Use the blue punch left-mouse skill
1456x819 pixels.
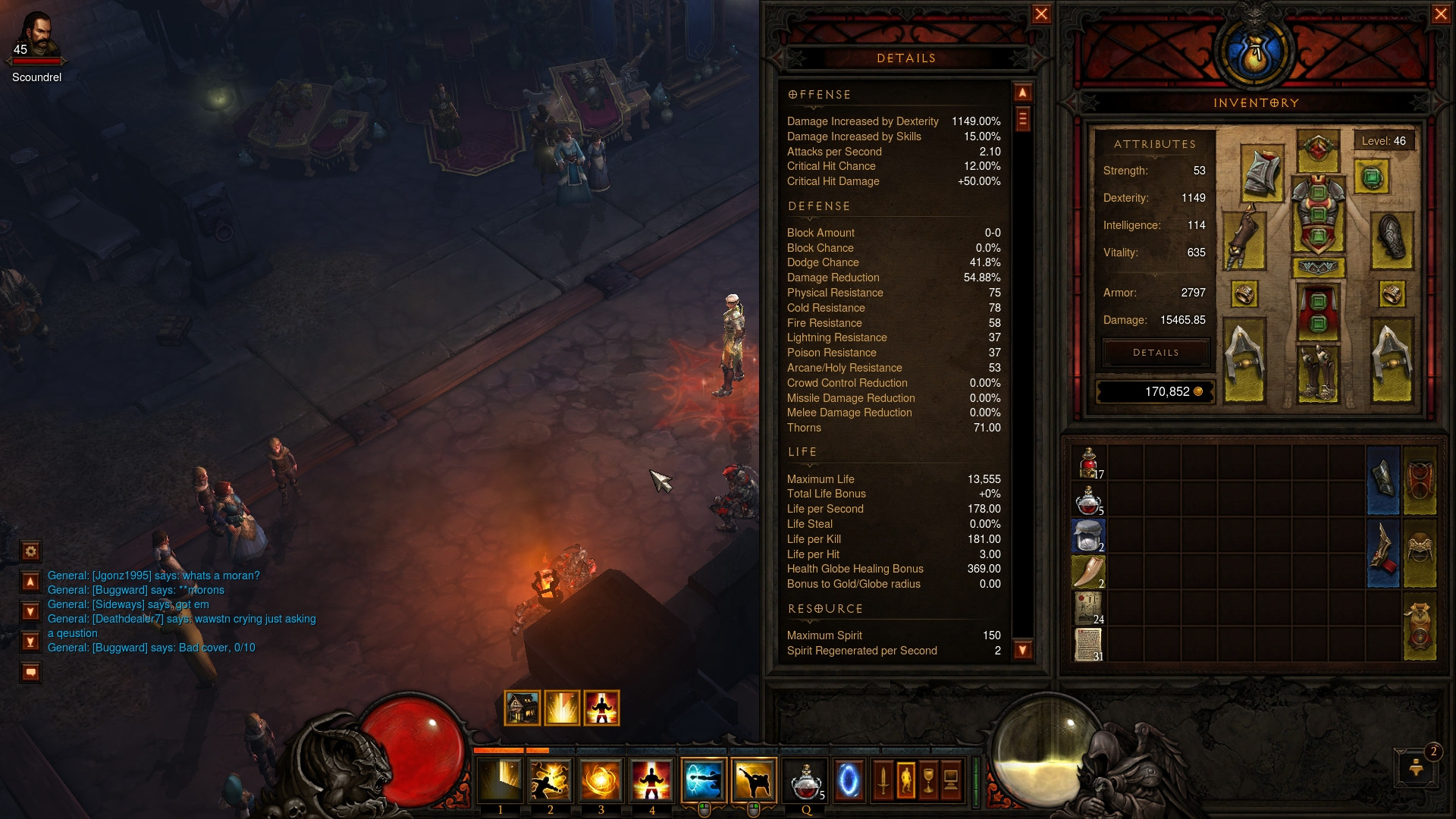click(x=703, y=780)
